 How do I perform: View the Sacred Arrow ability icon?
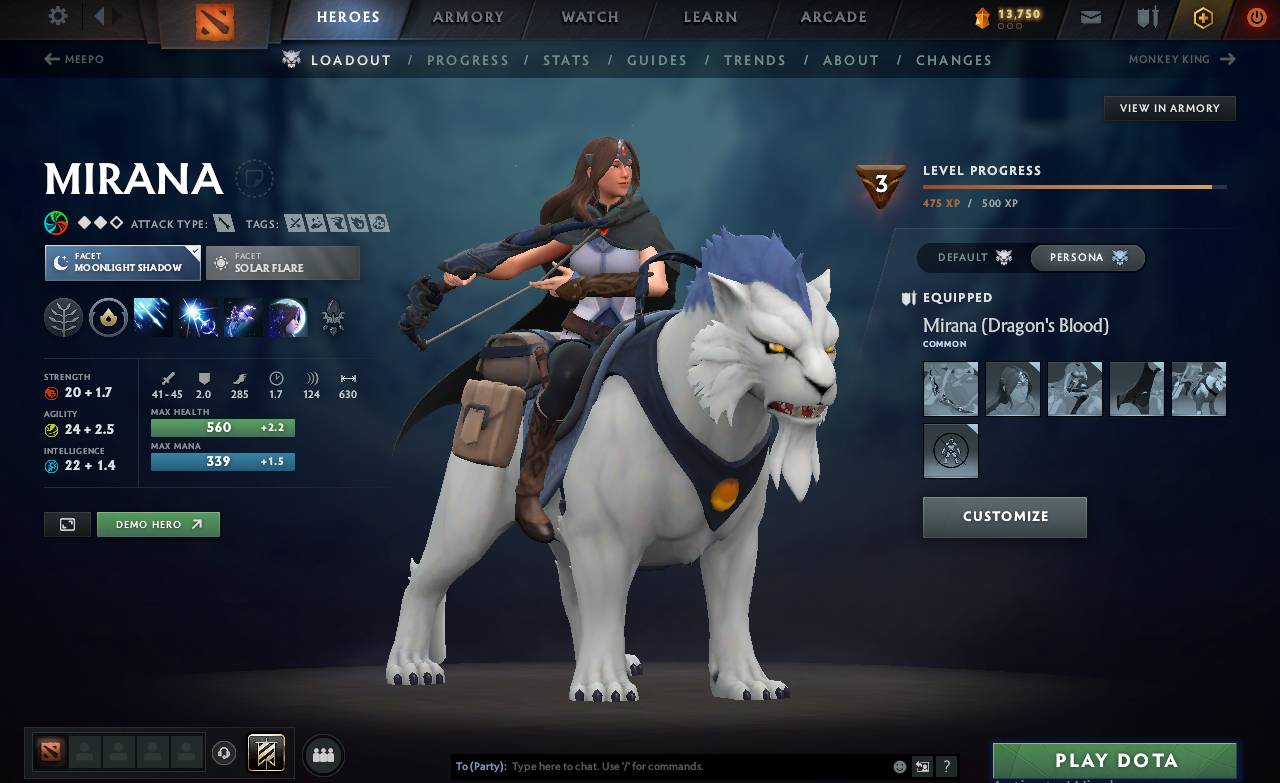(x=196, y=317)
